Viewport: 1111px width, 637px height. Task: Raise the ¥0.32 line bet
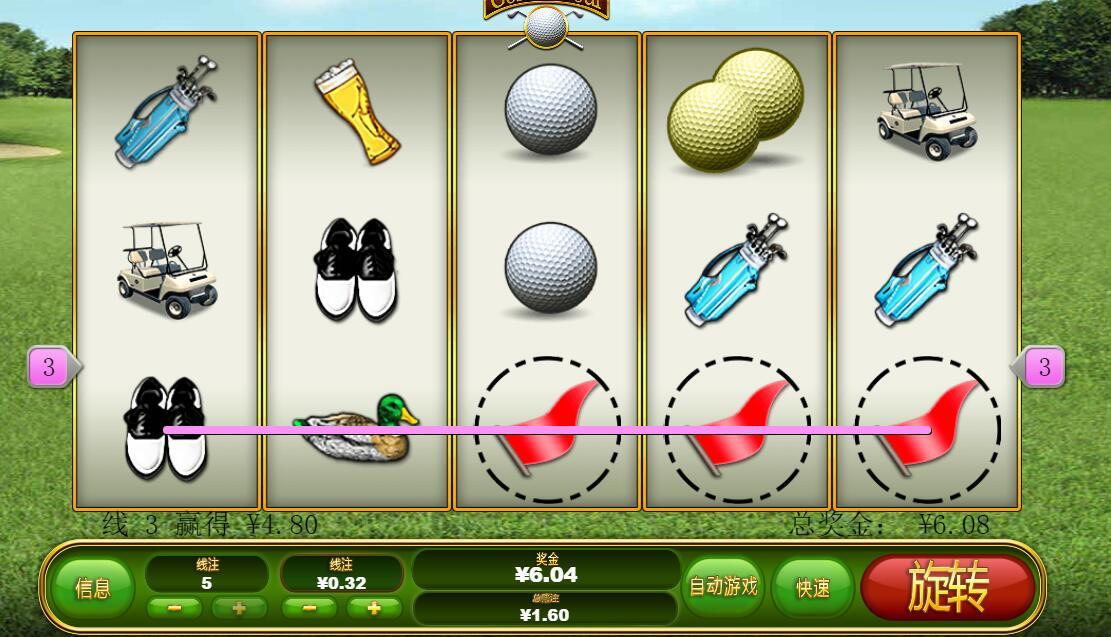tap(374, 608)
